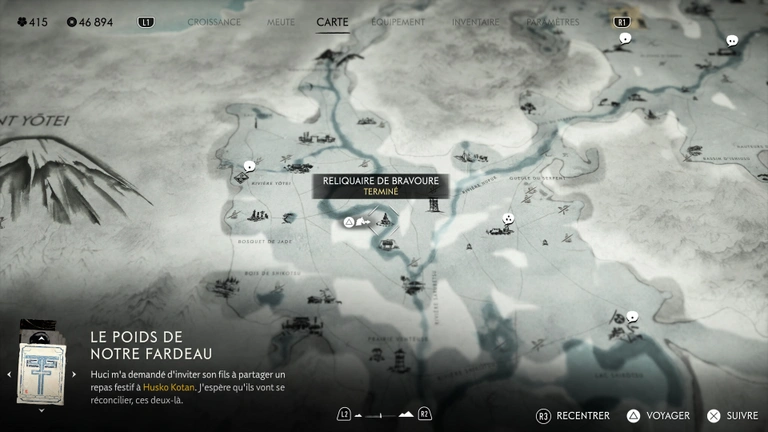Track the location with Suivre
Screen dimensions: 768x432
732,415
